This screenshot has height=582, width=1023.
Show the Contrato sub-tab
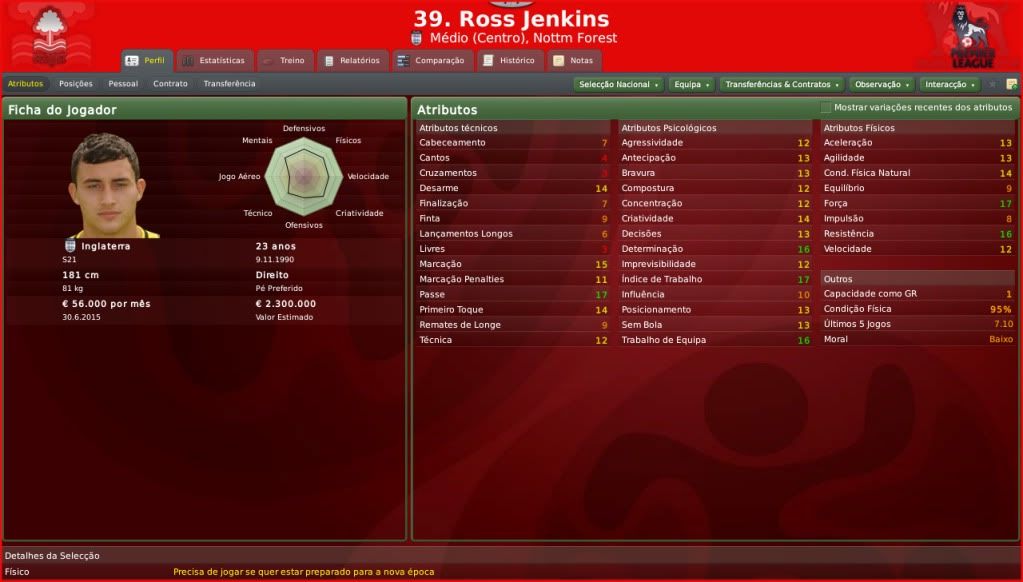coord(170,84)
